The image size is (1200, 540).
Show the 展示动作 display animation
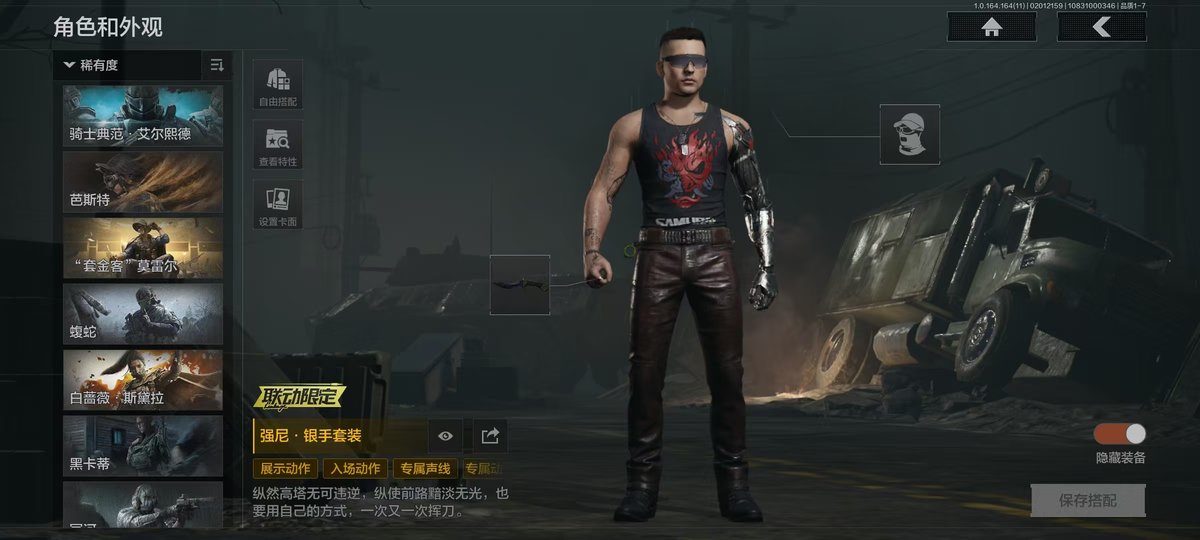click(286, 468)
